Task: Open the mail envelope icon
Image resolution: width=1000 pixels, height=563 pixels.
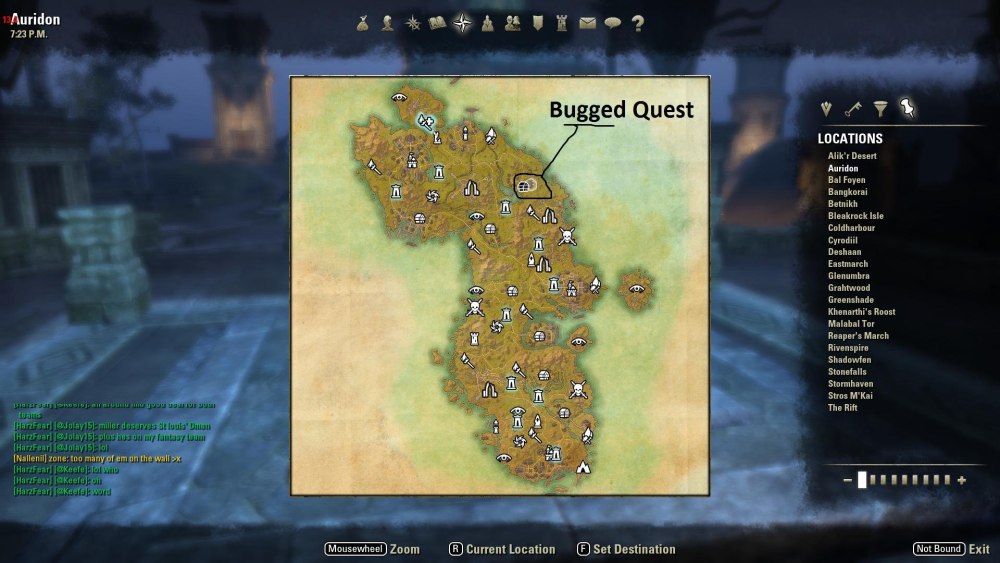Action: 587,24
